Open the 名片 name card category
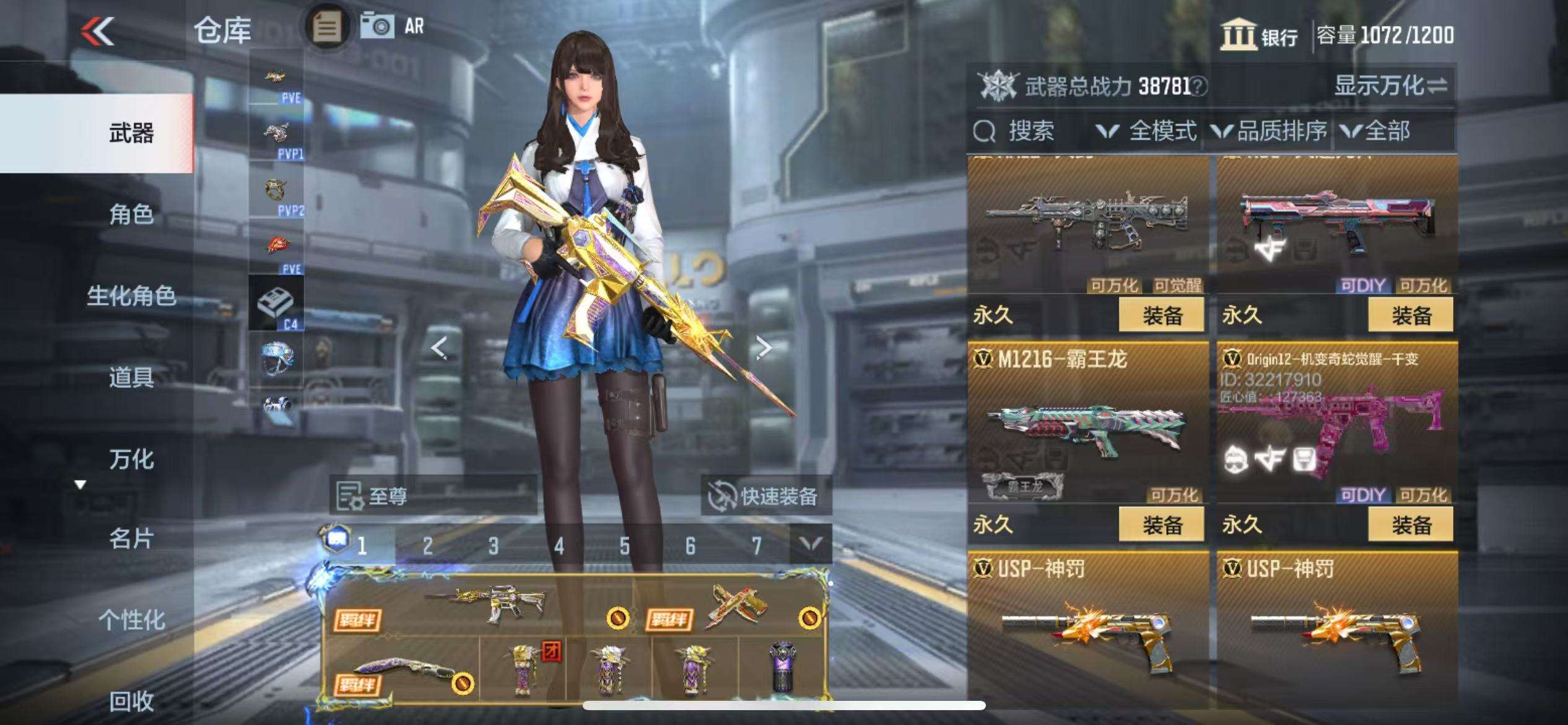The width and height of the screenshot is (1568, 725). [131, 538]
